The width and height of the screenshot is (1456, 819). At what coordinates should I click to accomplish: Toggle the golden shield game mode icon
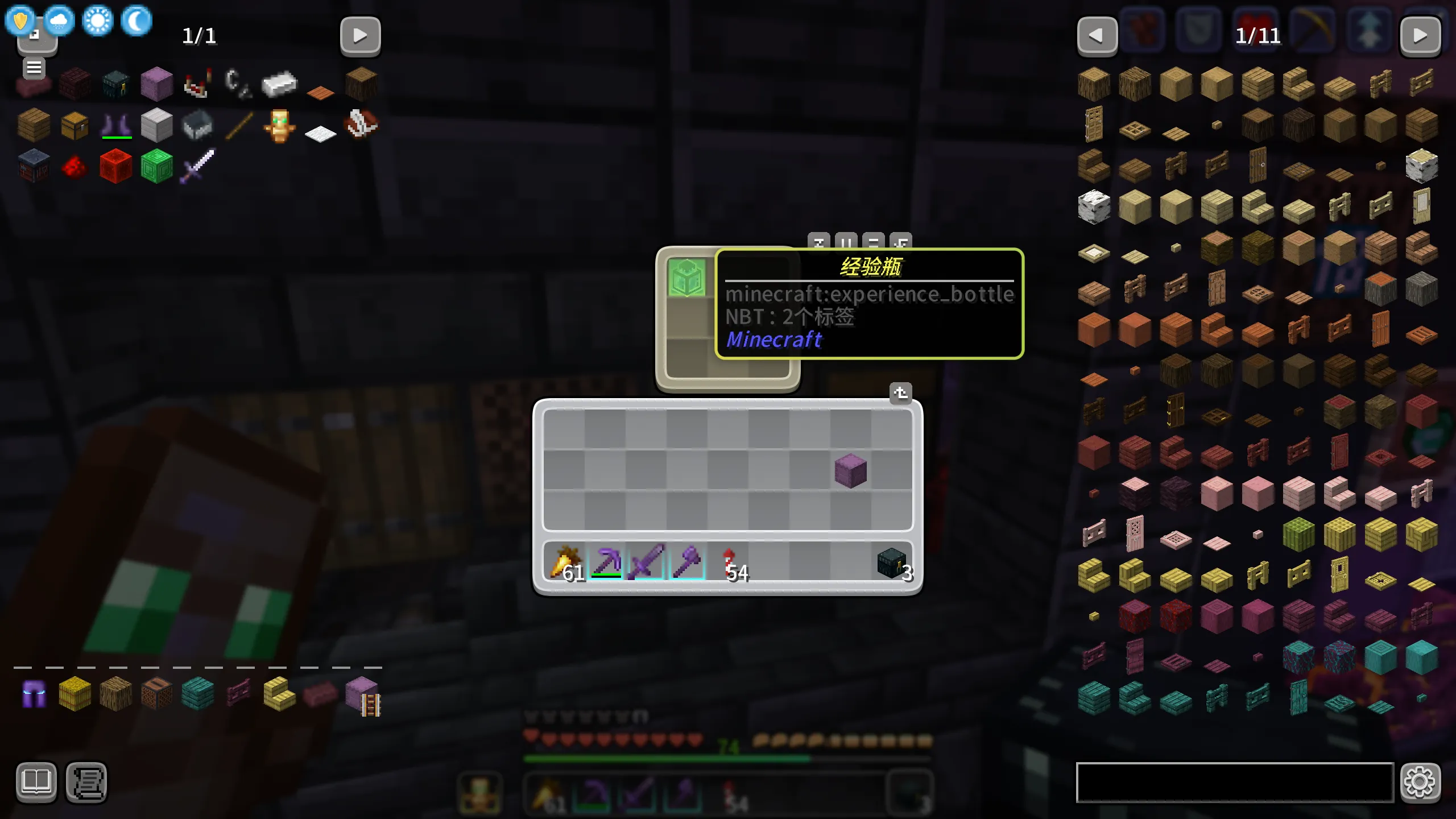point(20,20)
